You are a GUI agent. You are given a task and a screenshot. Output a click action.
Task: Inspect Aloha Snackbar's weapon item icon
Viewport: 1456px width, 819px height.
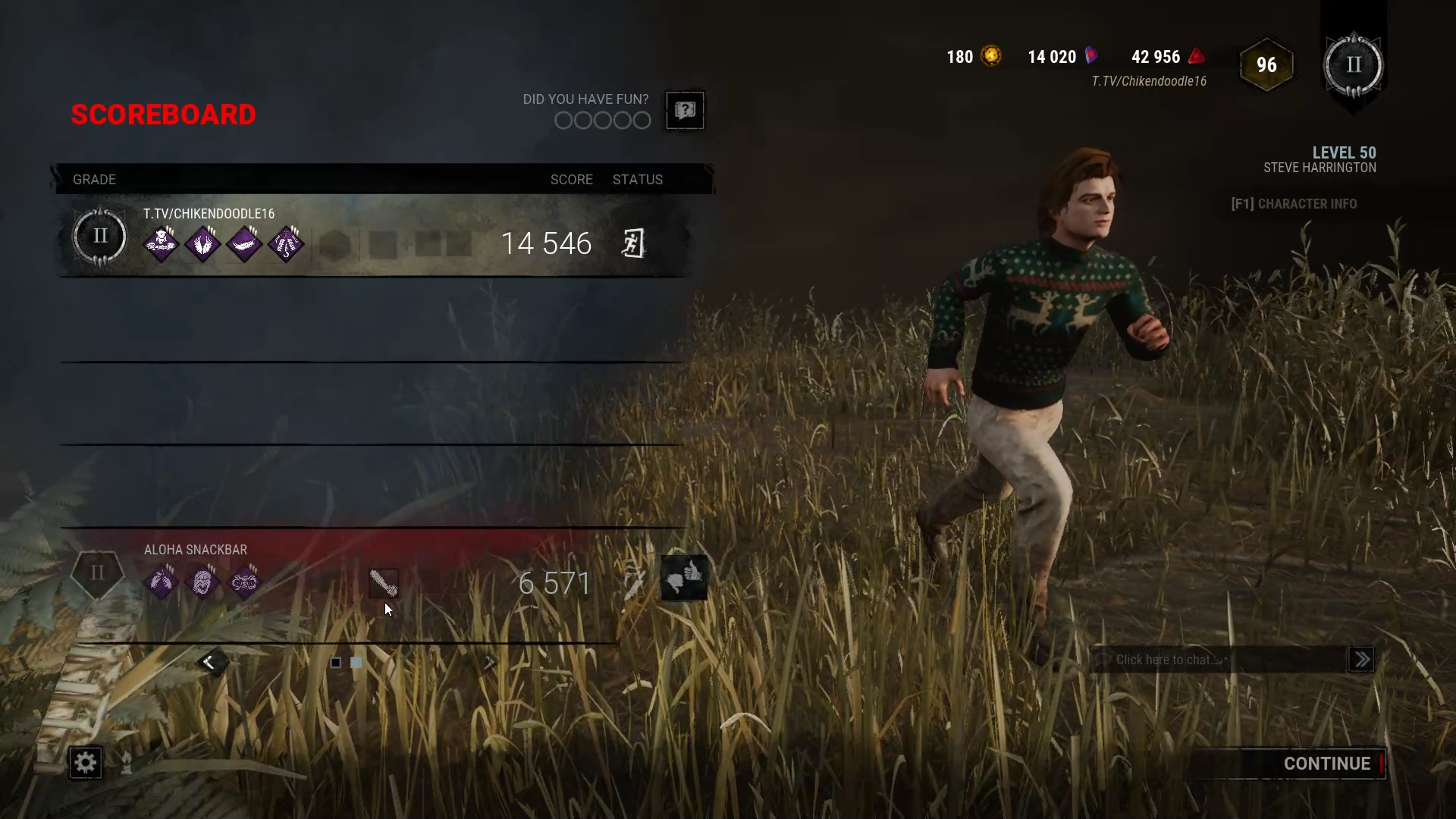click(383, 582)
